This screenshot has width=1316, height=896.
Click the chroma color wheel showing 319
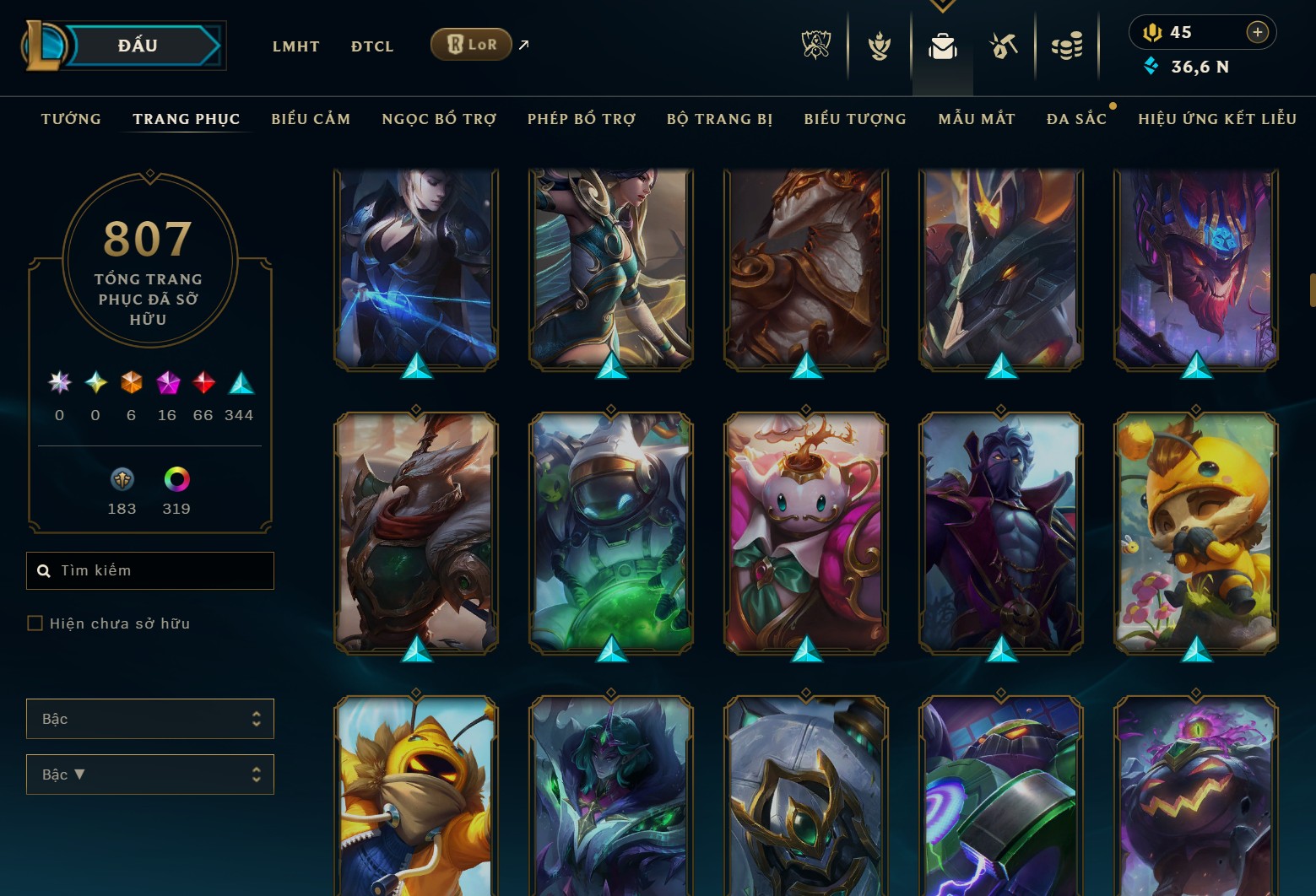click(x=176, y=479)
